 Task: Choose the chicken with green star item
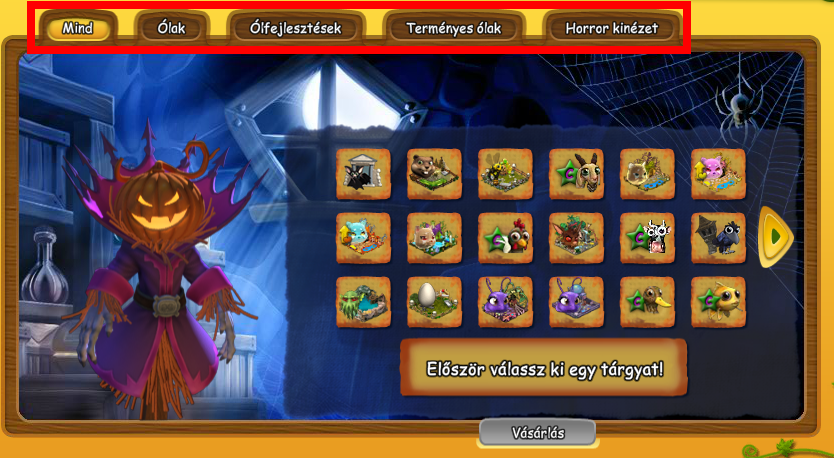[505, 238]
